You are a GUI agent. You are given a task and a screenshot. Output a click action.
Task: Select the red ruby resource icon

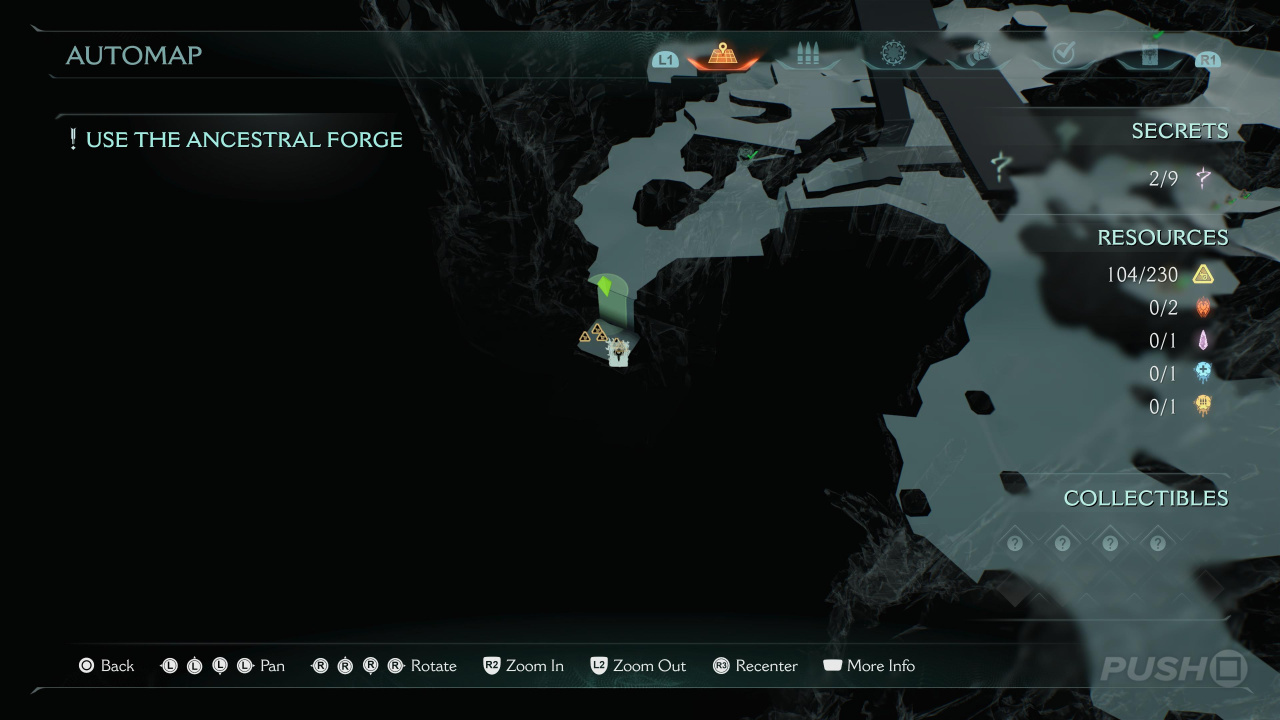(1203, 307)
